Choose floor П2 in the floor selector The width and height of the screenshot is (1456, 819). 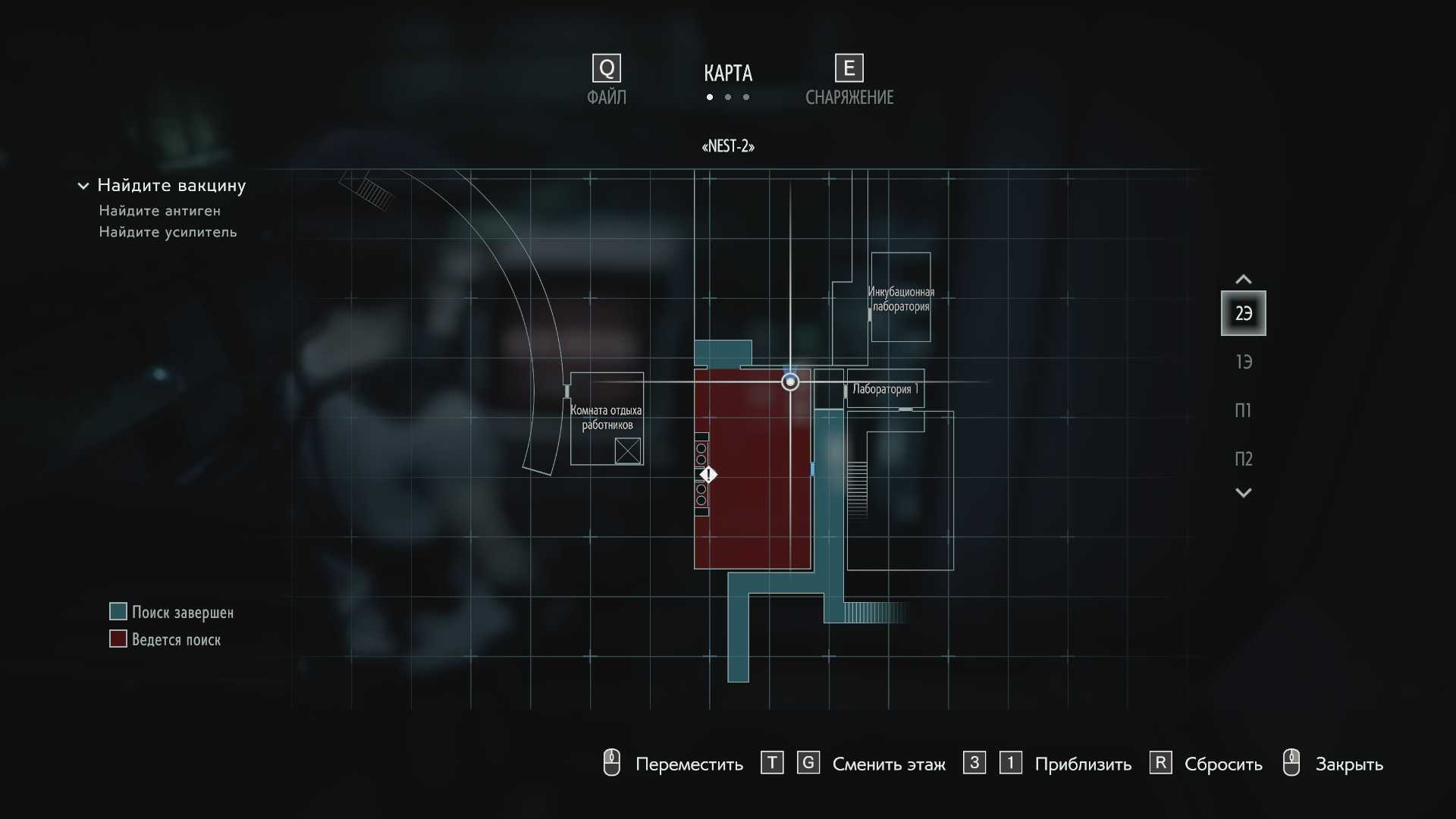pyautogui.click(x=1243, y=459)
